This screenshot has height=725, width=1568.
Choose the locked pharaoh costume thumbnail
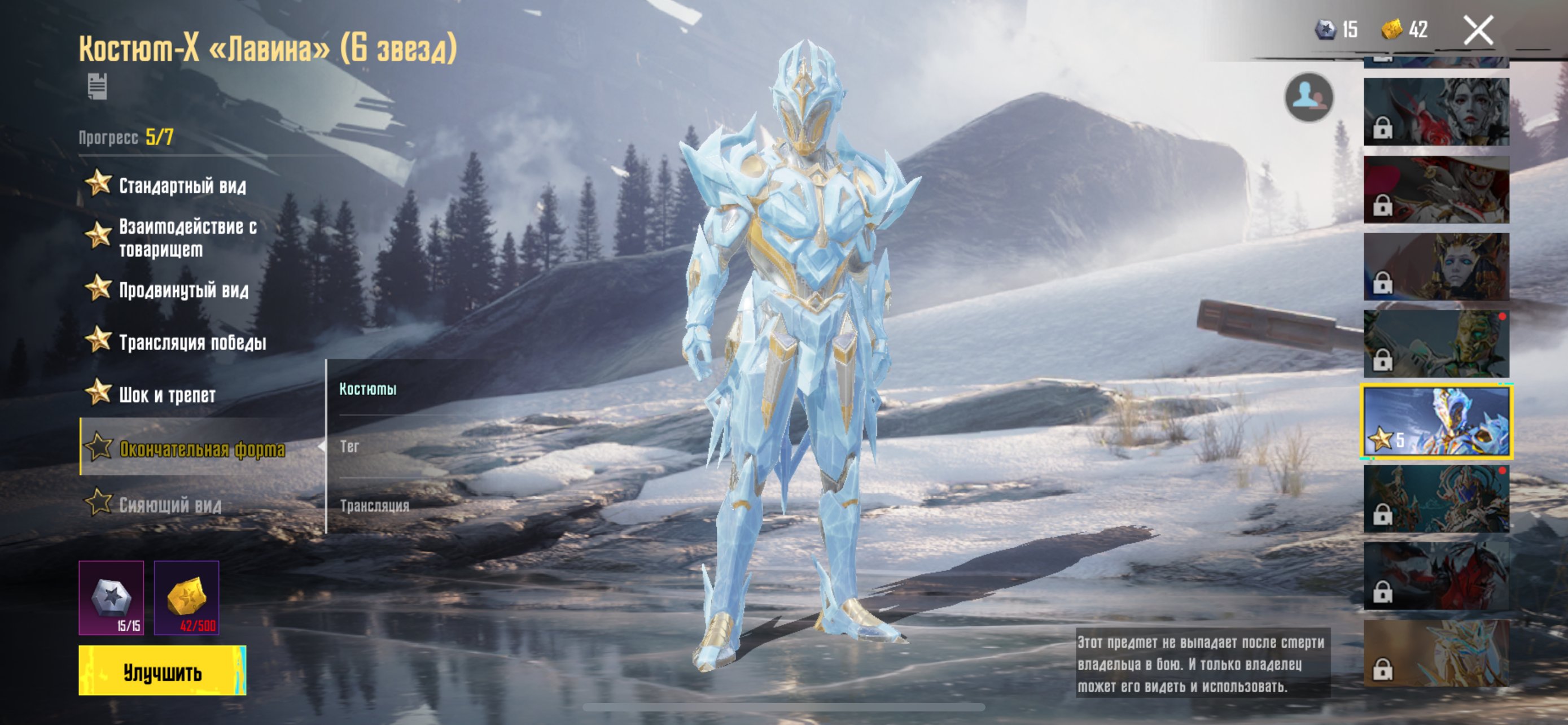(1436, 267)
